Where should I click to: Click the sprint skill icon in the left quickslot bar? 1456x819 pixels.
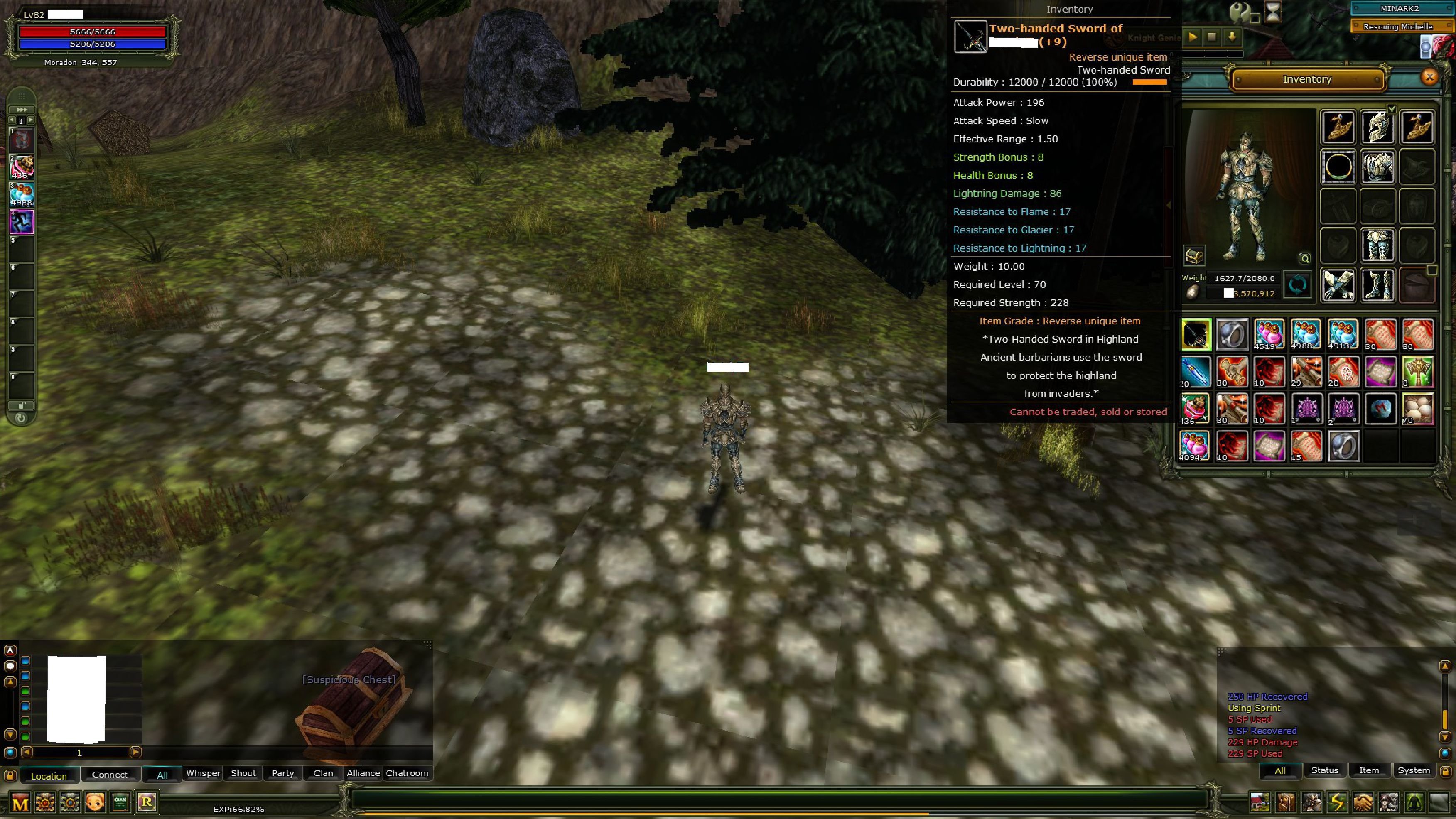click(x=22, y=221)
